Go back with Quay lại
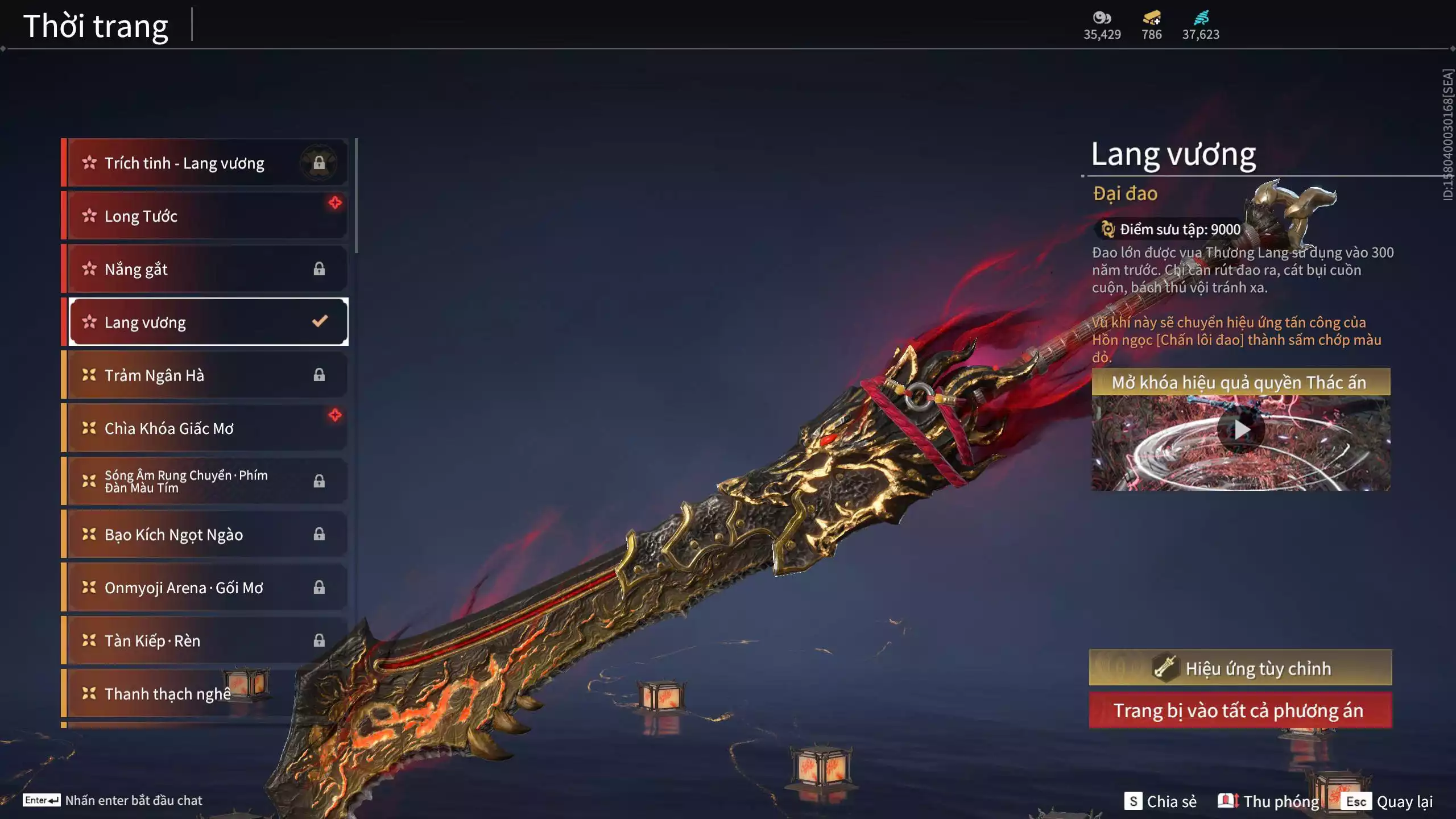 pos(1388,801)
